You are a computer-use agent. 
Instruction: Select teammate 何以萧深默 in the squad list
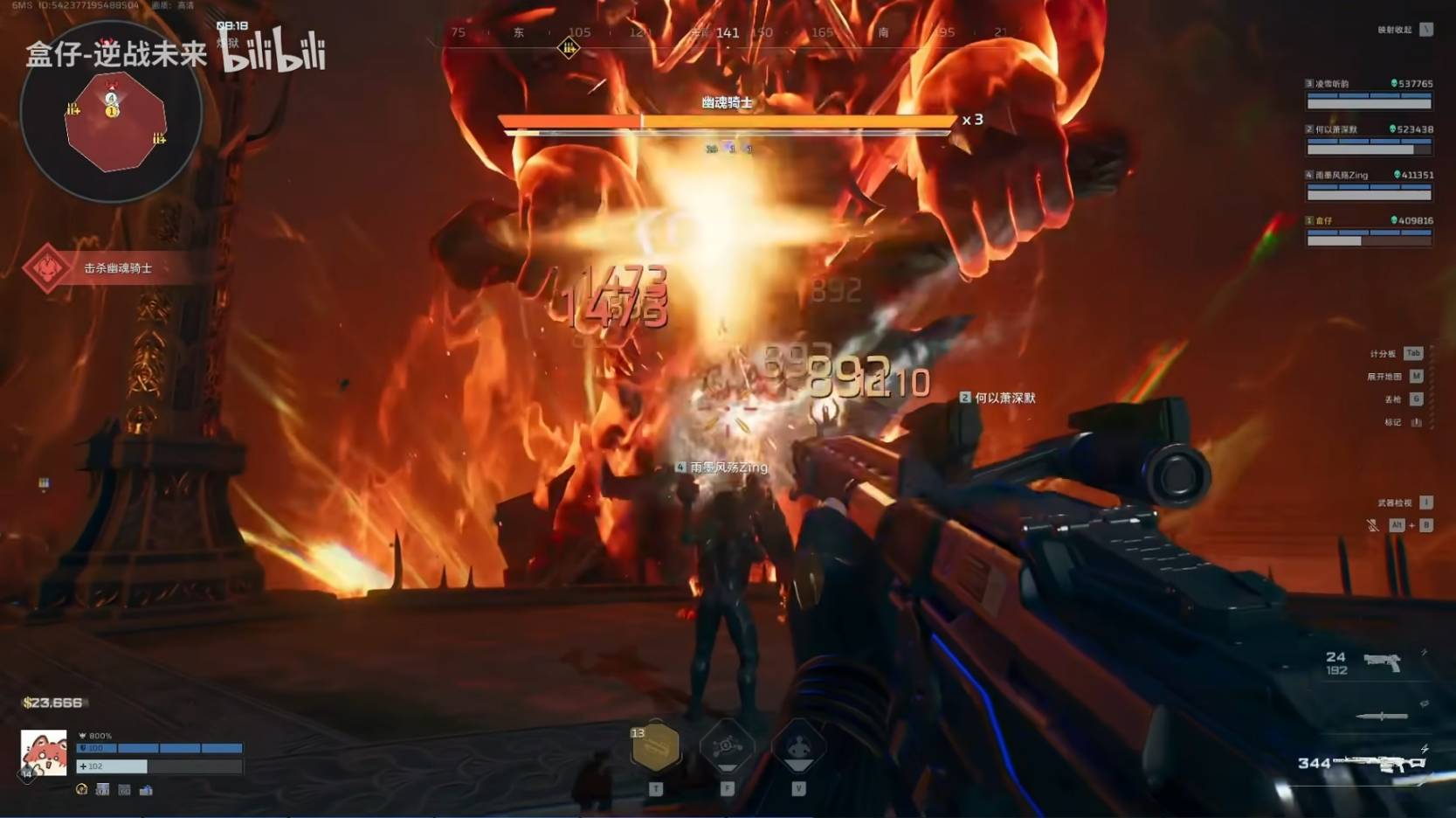(x=1369, y=140)
